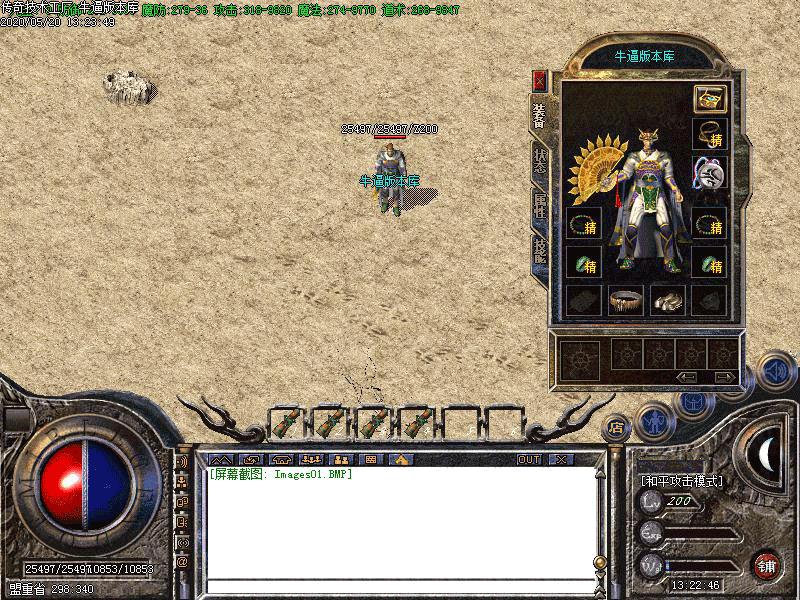
Task: Click the equipment panel's right arrow button
Action: pyautogui.click(x=724, y=377)
